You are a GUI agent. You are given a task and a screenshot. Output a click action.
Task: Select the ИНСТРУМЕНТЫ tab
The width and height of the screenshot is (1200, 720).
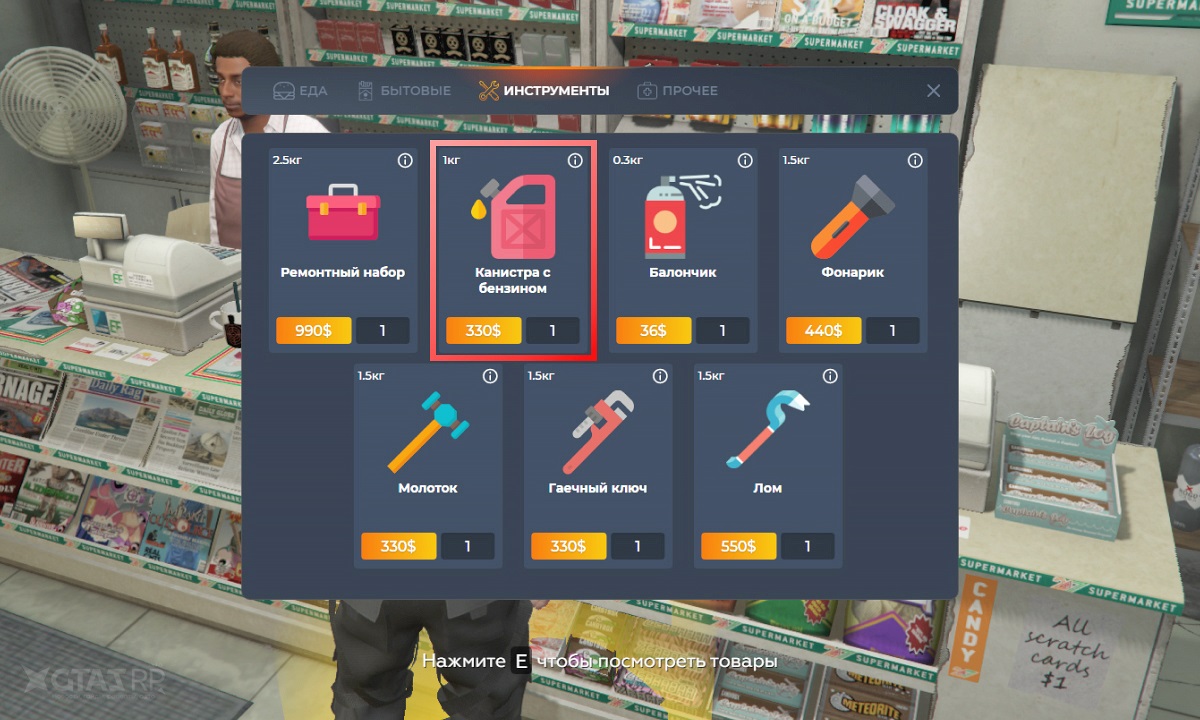pyautogui.click(x=544, y=91)
